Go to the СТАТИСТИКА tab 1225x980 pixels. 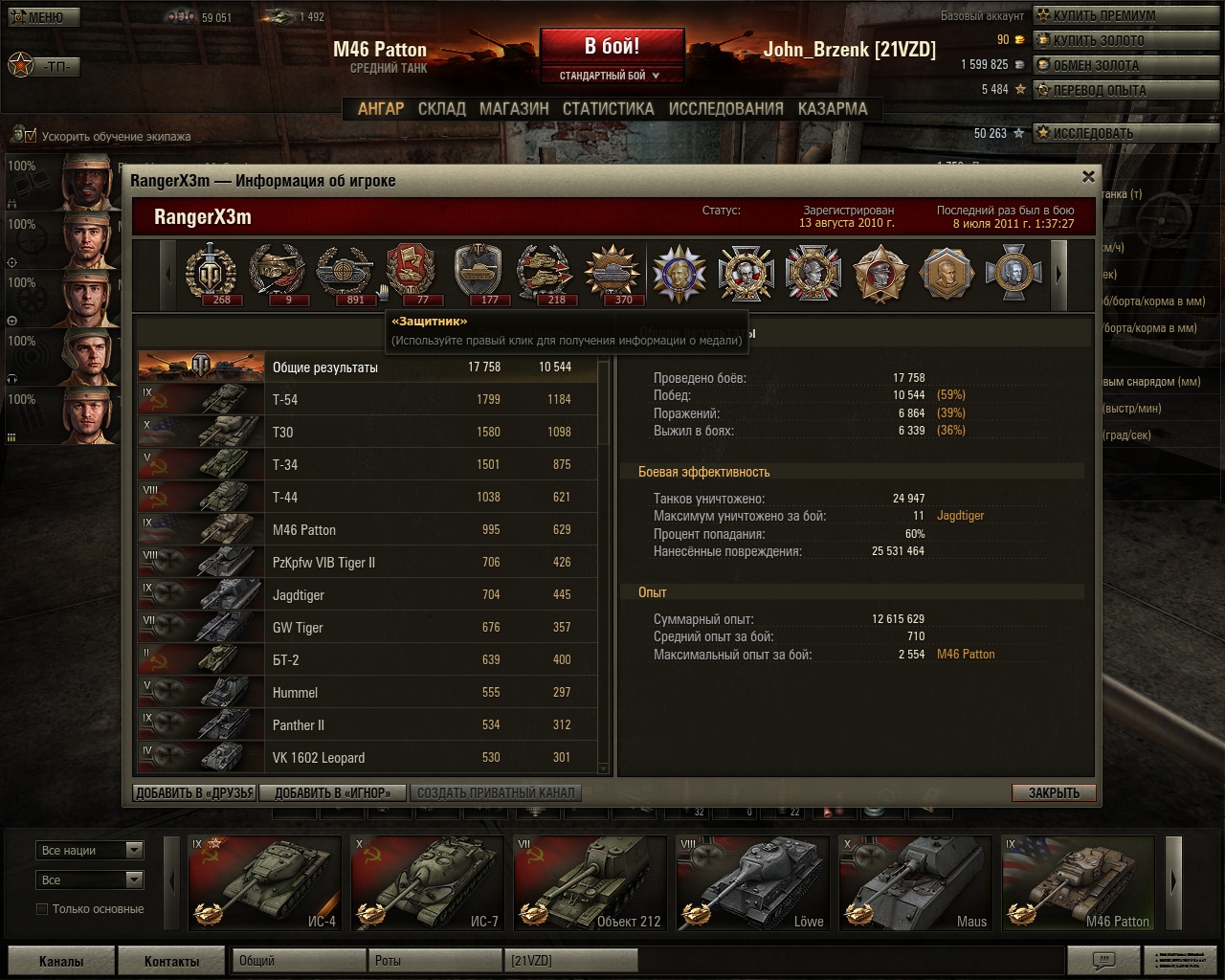click(x=608, y=109)
